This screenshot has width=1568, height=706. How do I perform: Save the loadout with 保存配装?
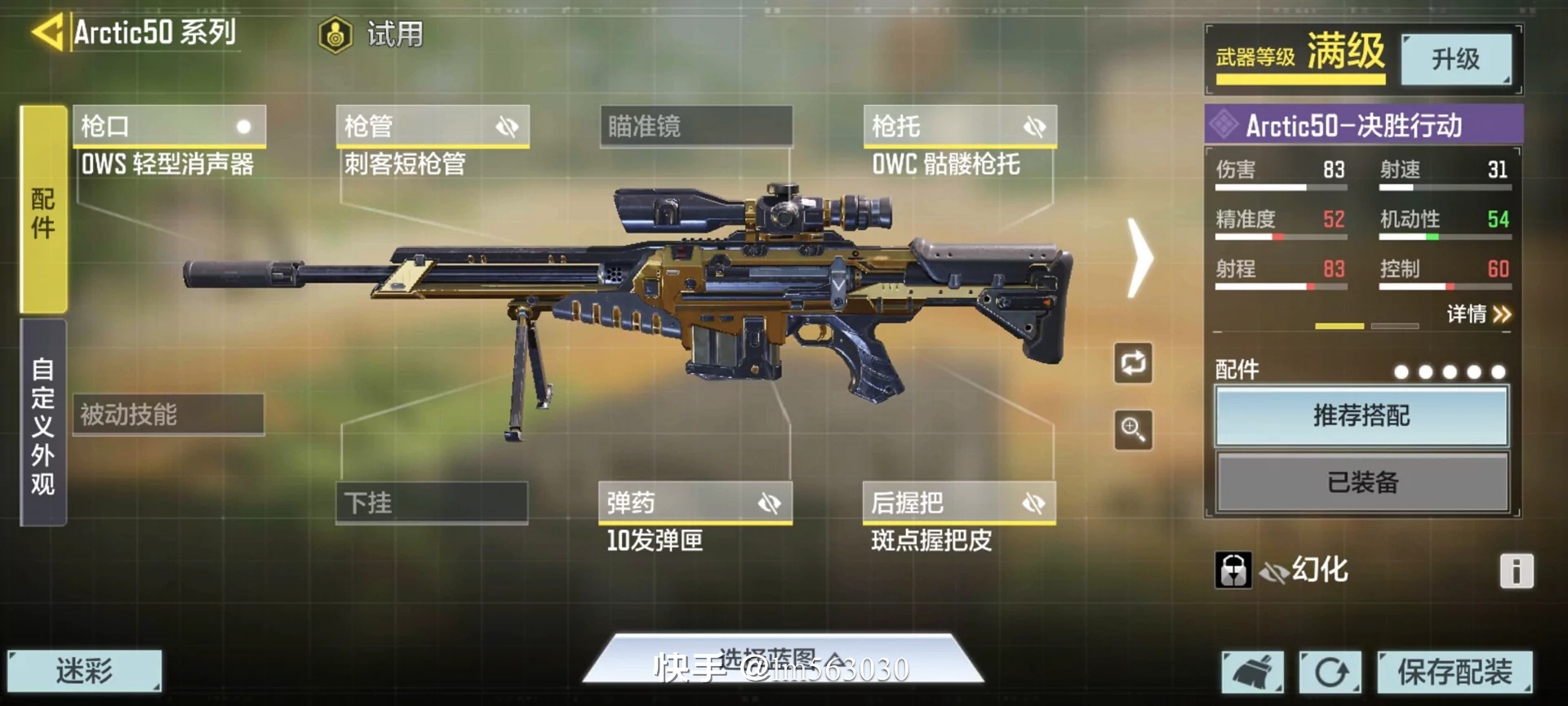(1454, 672)
